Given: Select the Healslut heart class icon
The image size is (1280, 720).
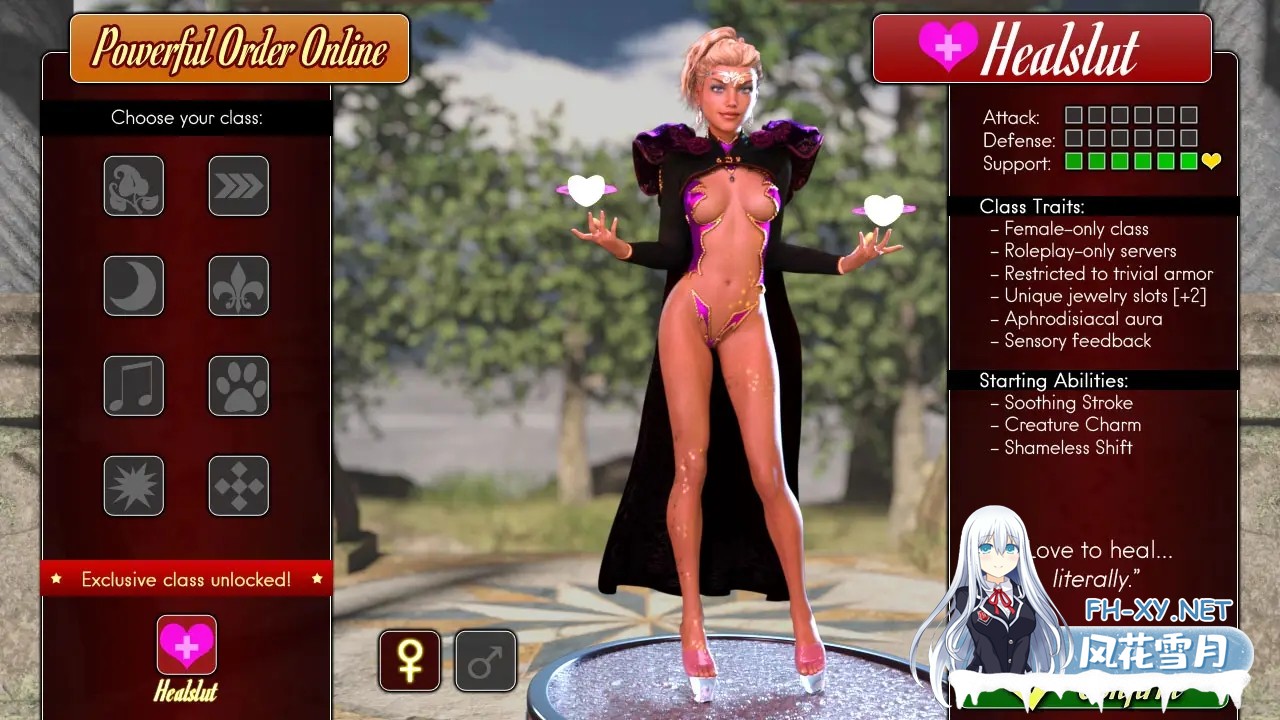Looking at the screenshot, I should [x=186, y=645].
